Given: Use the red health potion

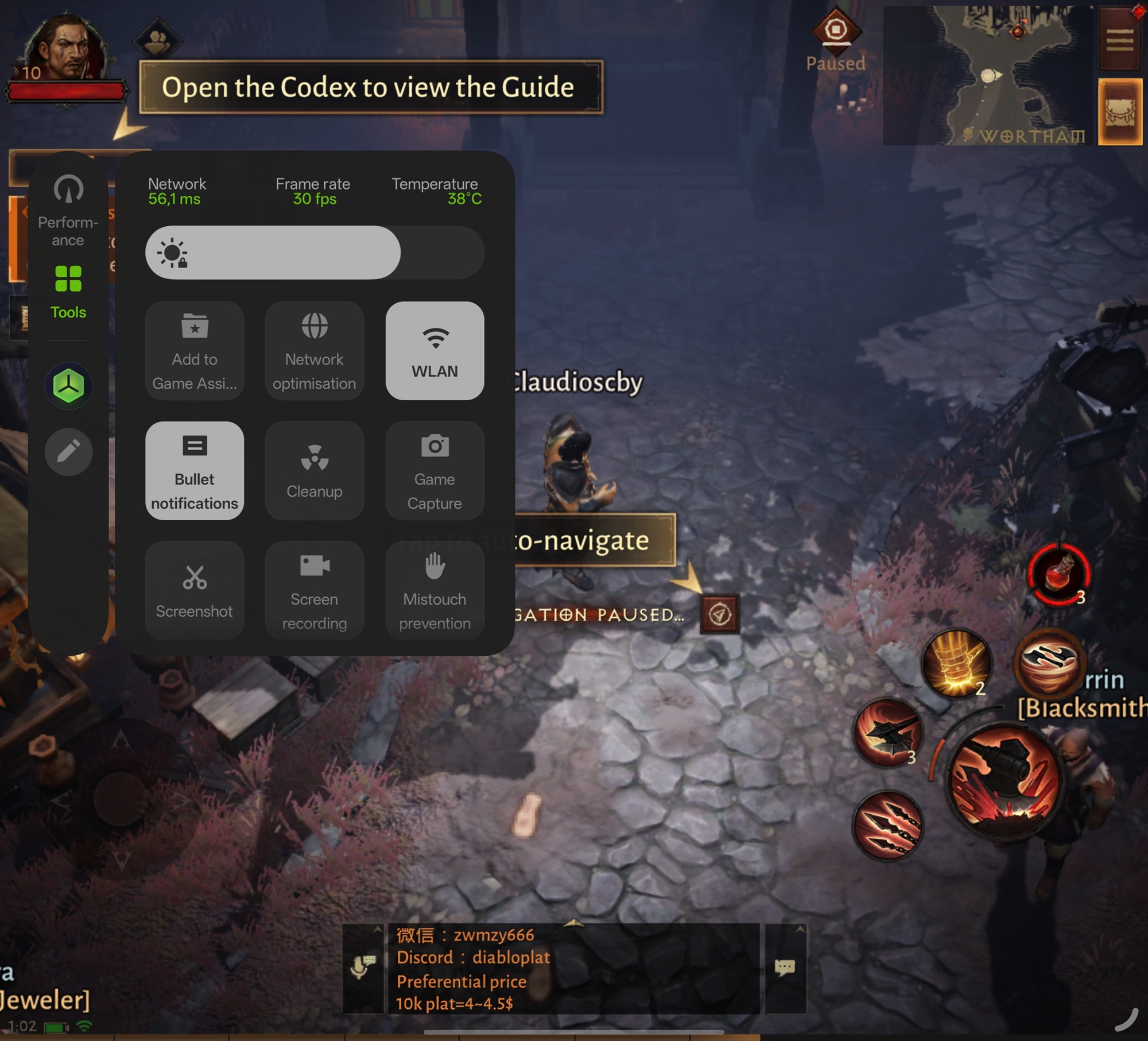Looking at the screenshot, I should coord(1059,574).
